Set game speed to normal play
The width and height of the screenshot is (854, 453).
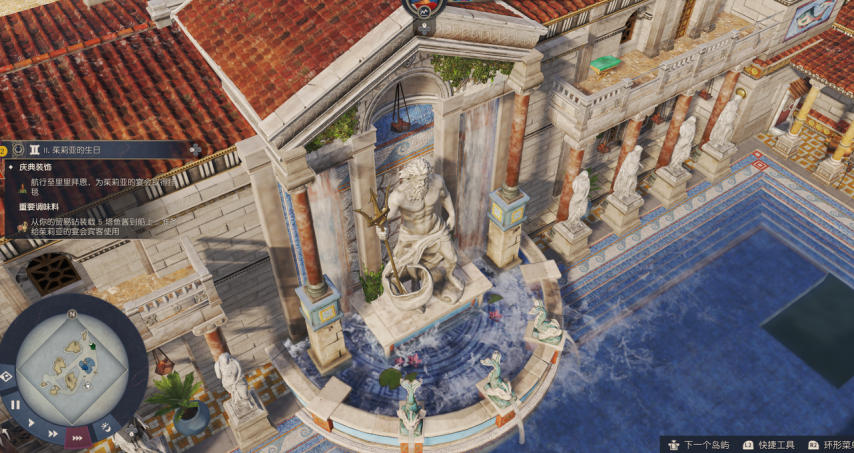pos(31,423)
